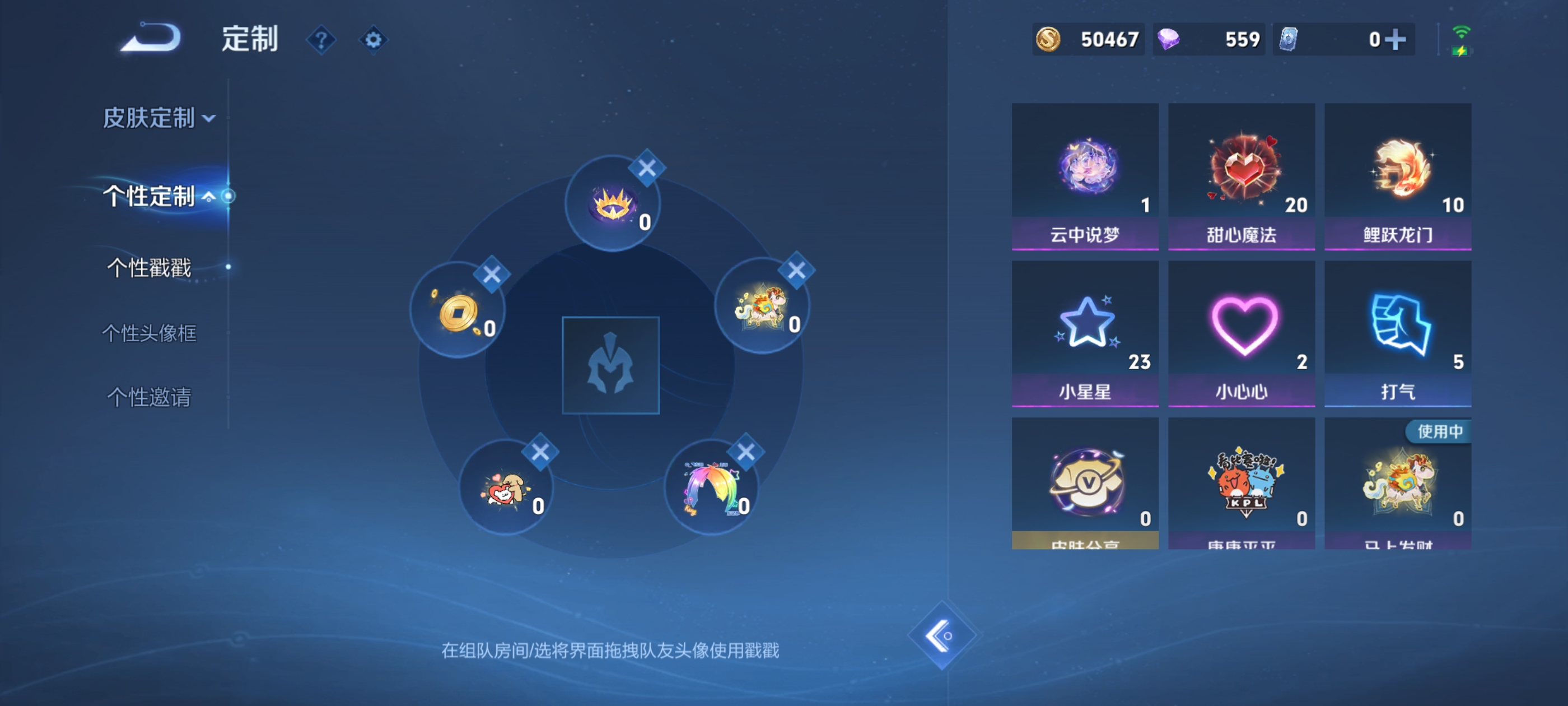Collapse the 个性定制 section chevron
The height and width of the screenshot is (706, 1568).
click(211, 196)
